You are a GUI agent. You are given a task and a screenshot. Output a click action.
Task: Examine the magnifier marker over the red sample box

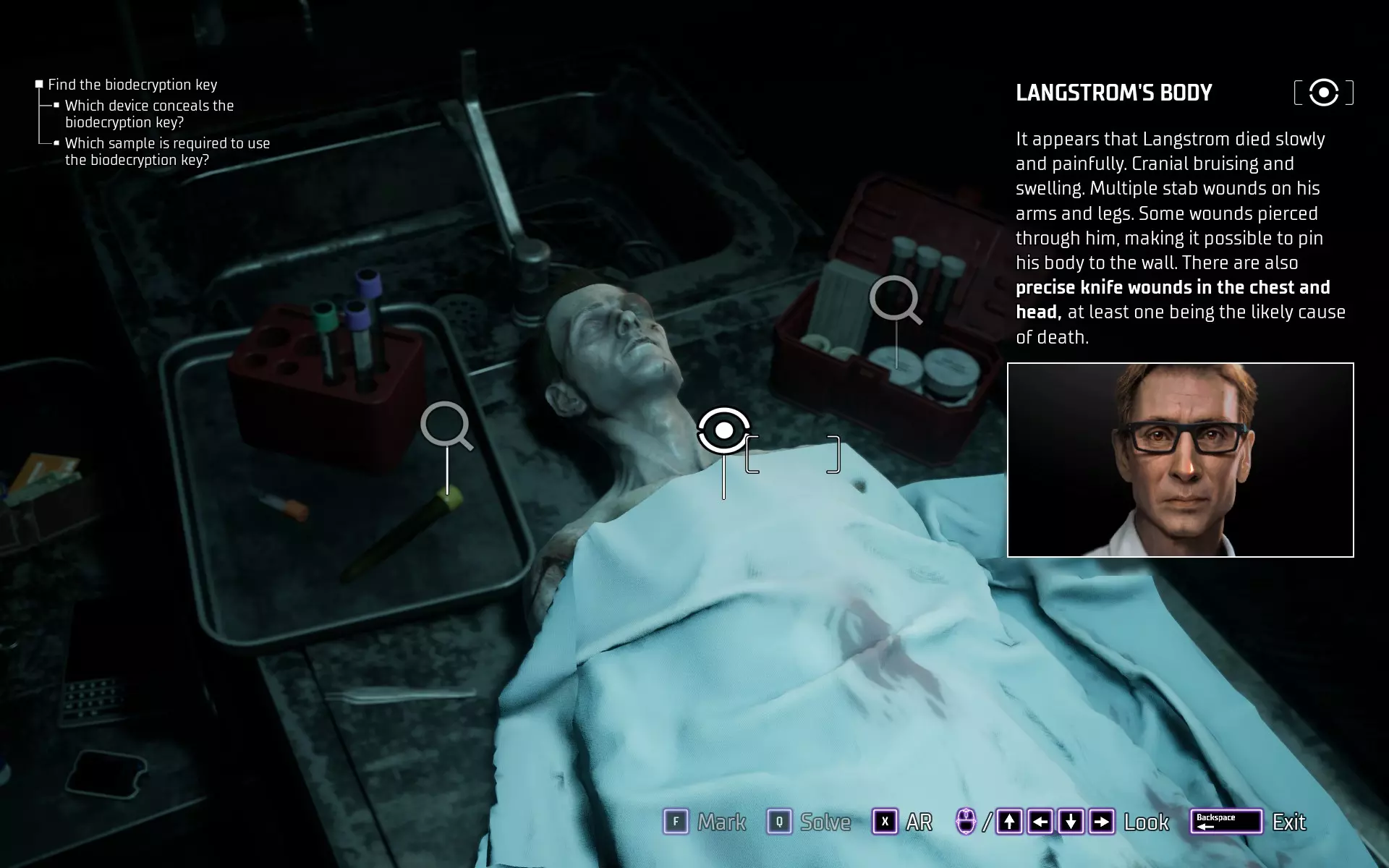pos(894,298)
